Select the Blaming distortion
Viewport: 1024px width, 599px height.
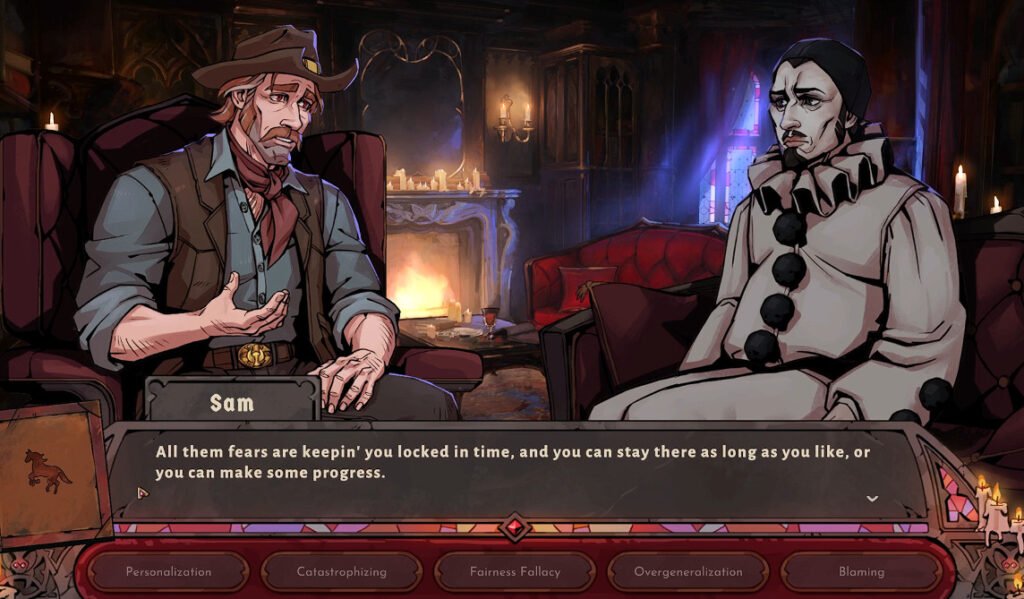tap(861, 572)
